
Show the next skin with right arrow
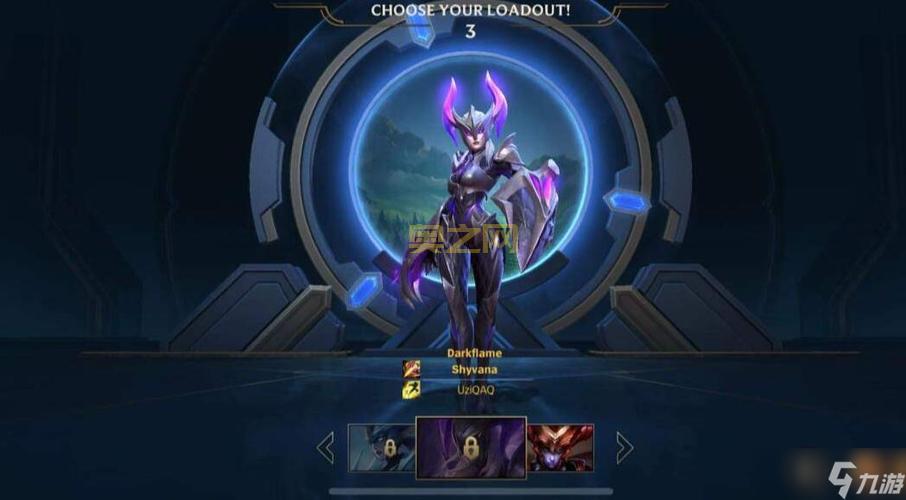click(x=624, y=447)
